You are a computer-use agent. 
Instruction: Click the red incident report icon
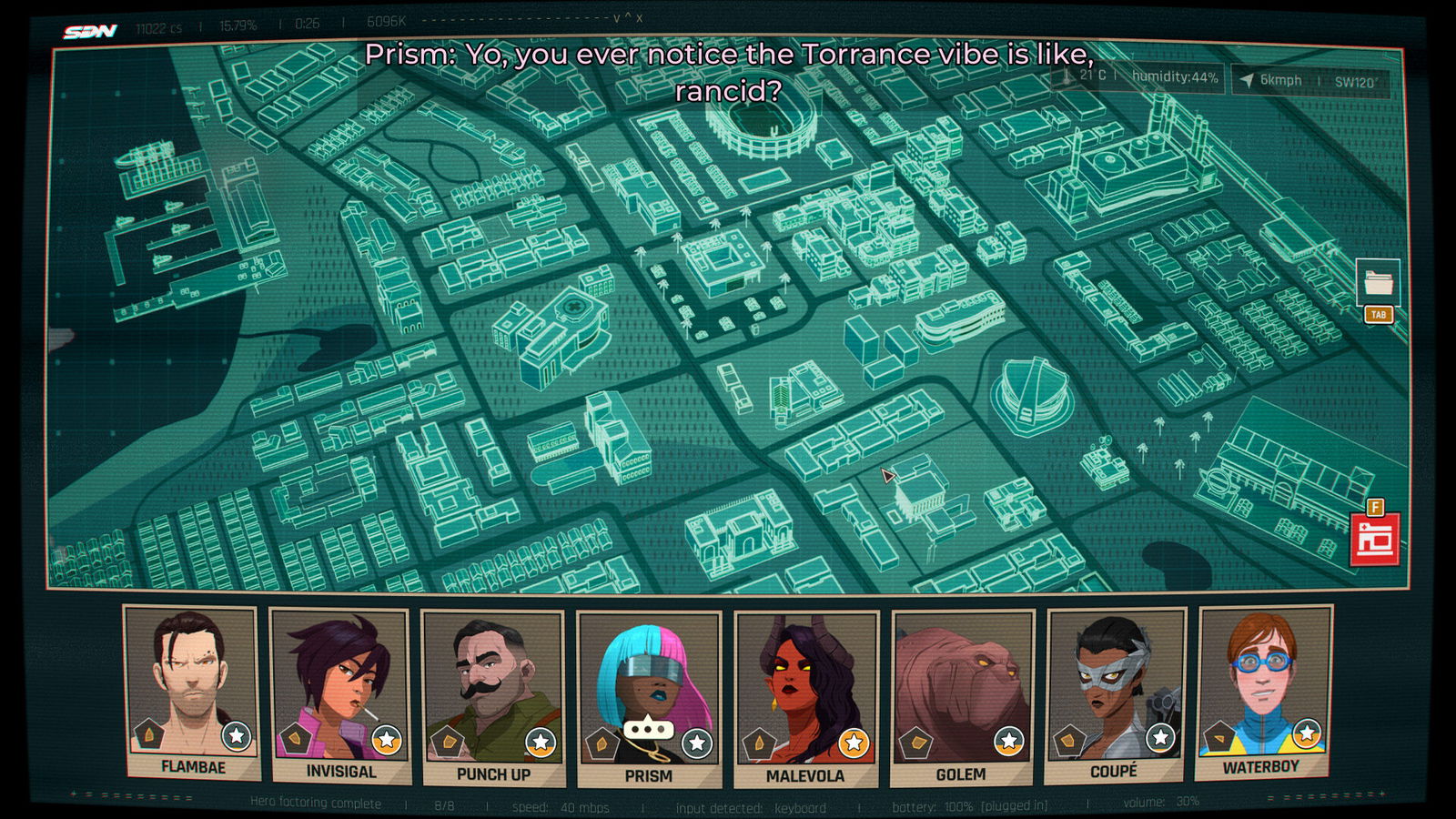pos(1374,538)
